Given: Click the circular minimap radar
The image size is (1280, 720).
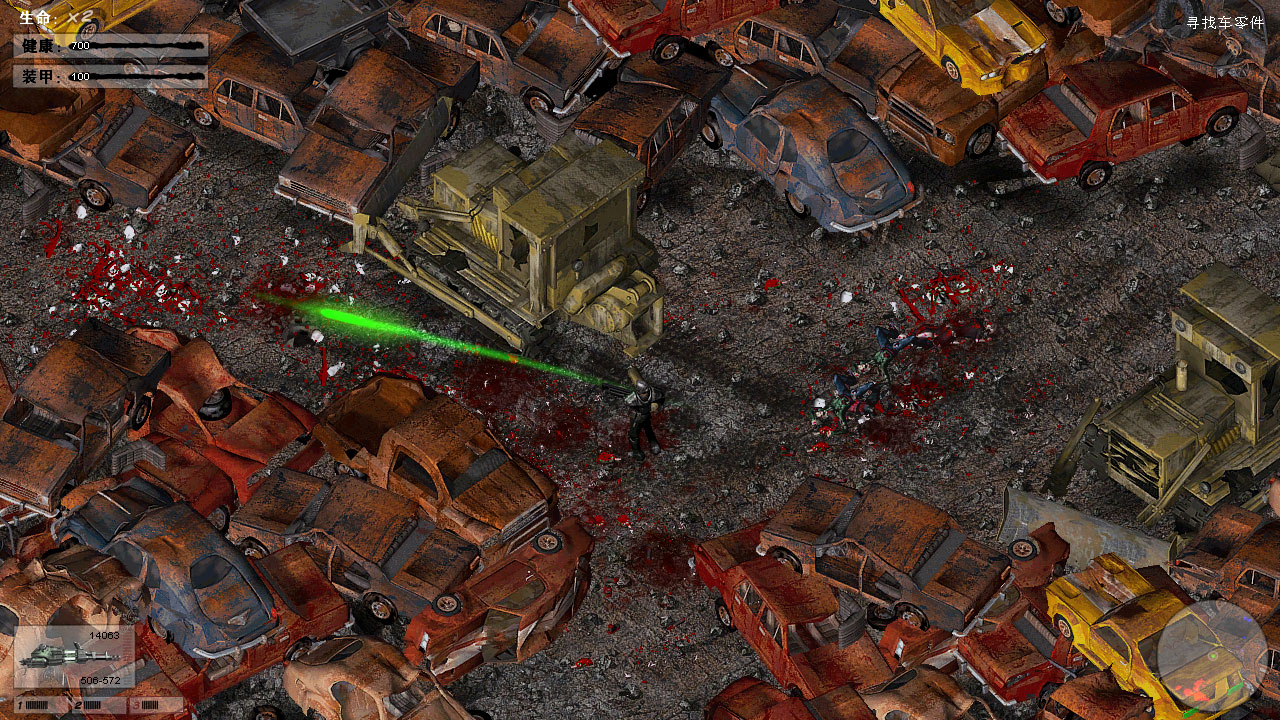Looking at the screenshot, I should point(1212,654).
